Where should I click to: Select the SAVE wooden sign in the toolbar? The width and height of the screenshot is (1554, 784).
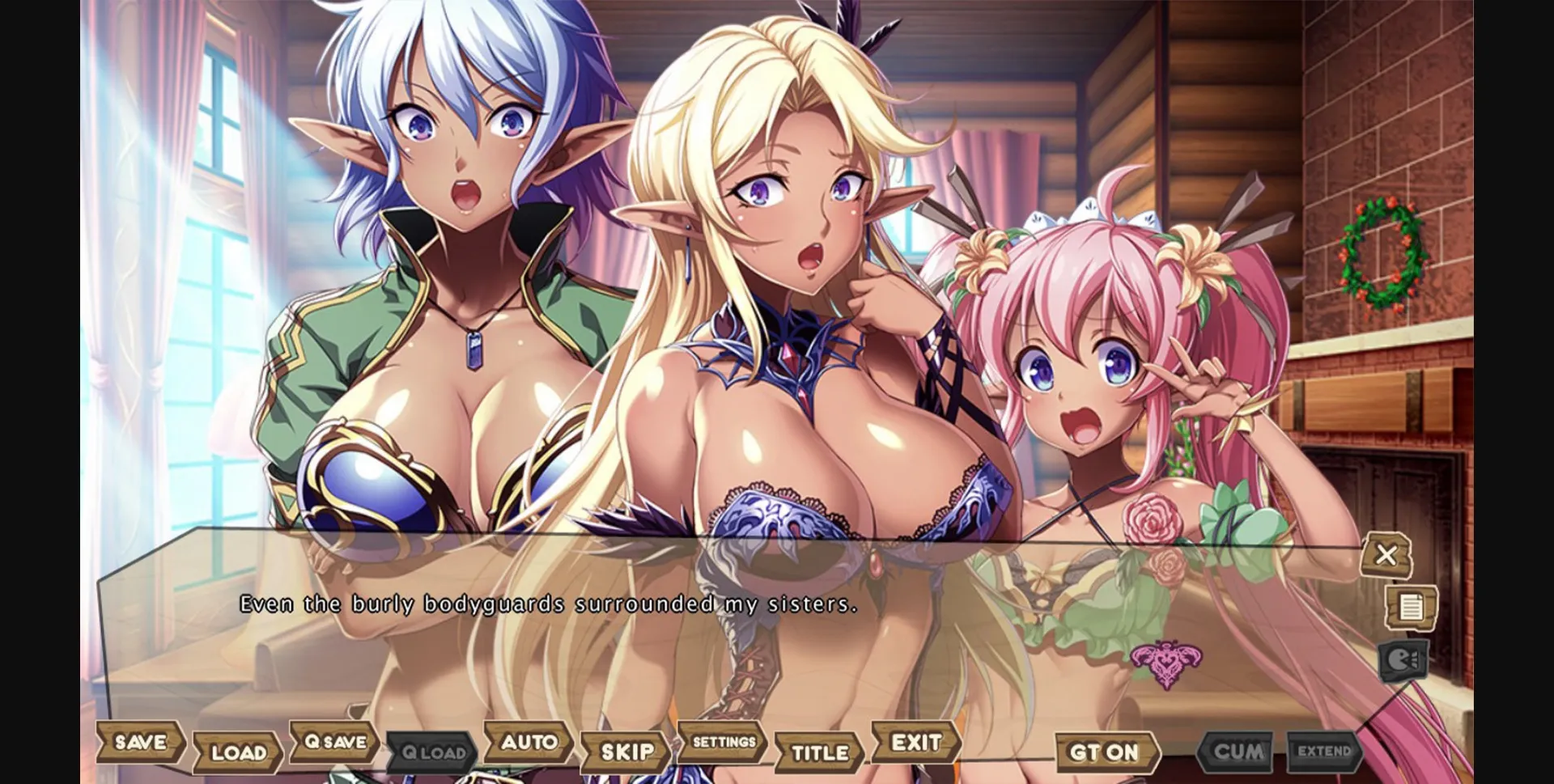[139, 743]
